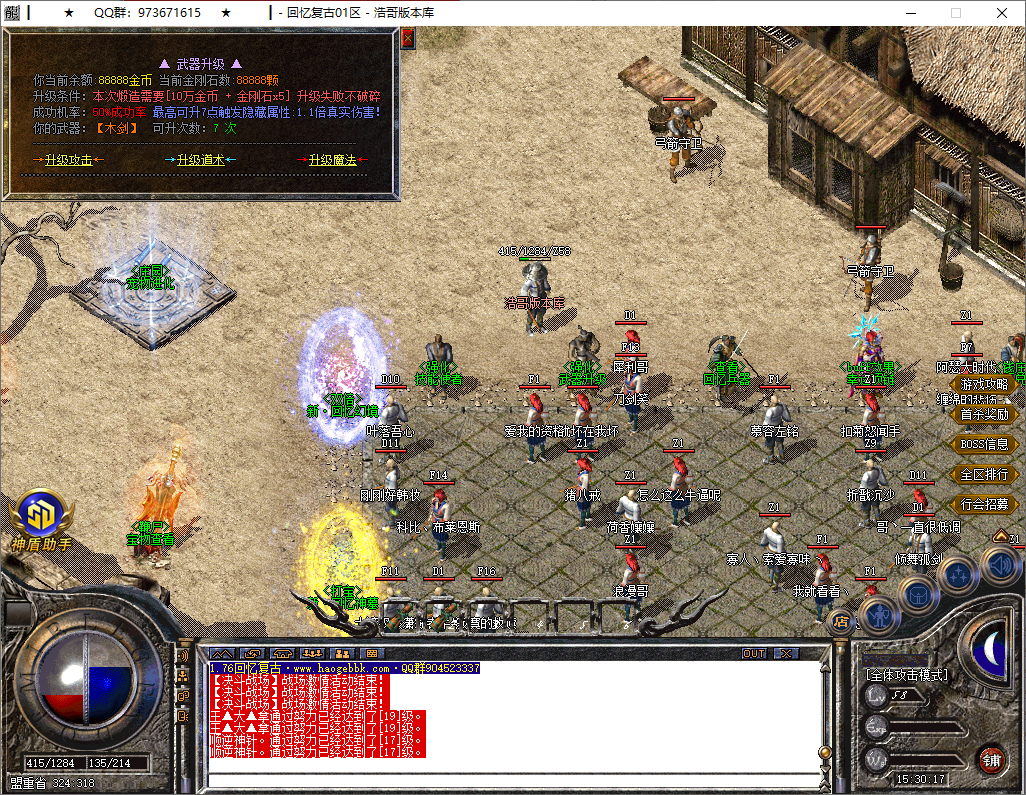
Task: Click the red 铺 stall button
Action: click(x=992, y=758)
